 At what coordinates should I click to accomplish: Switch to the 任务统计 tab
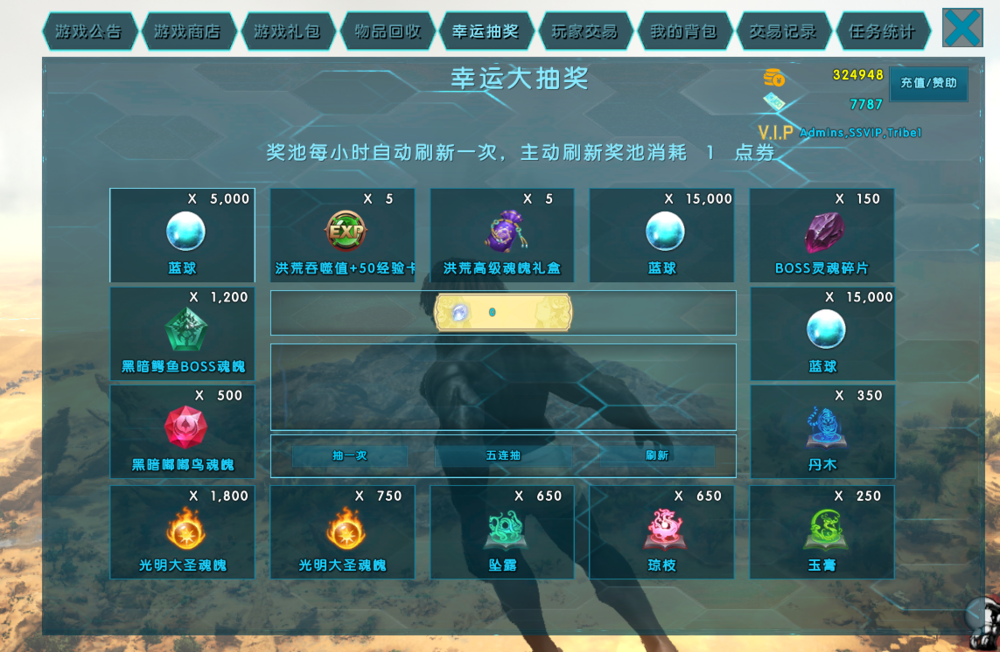click(882, 32)
